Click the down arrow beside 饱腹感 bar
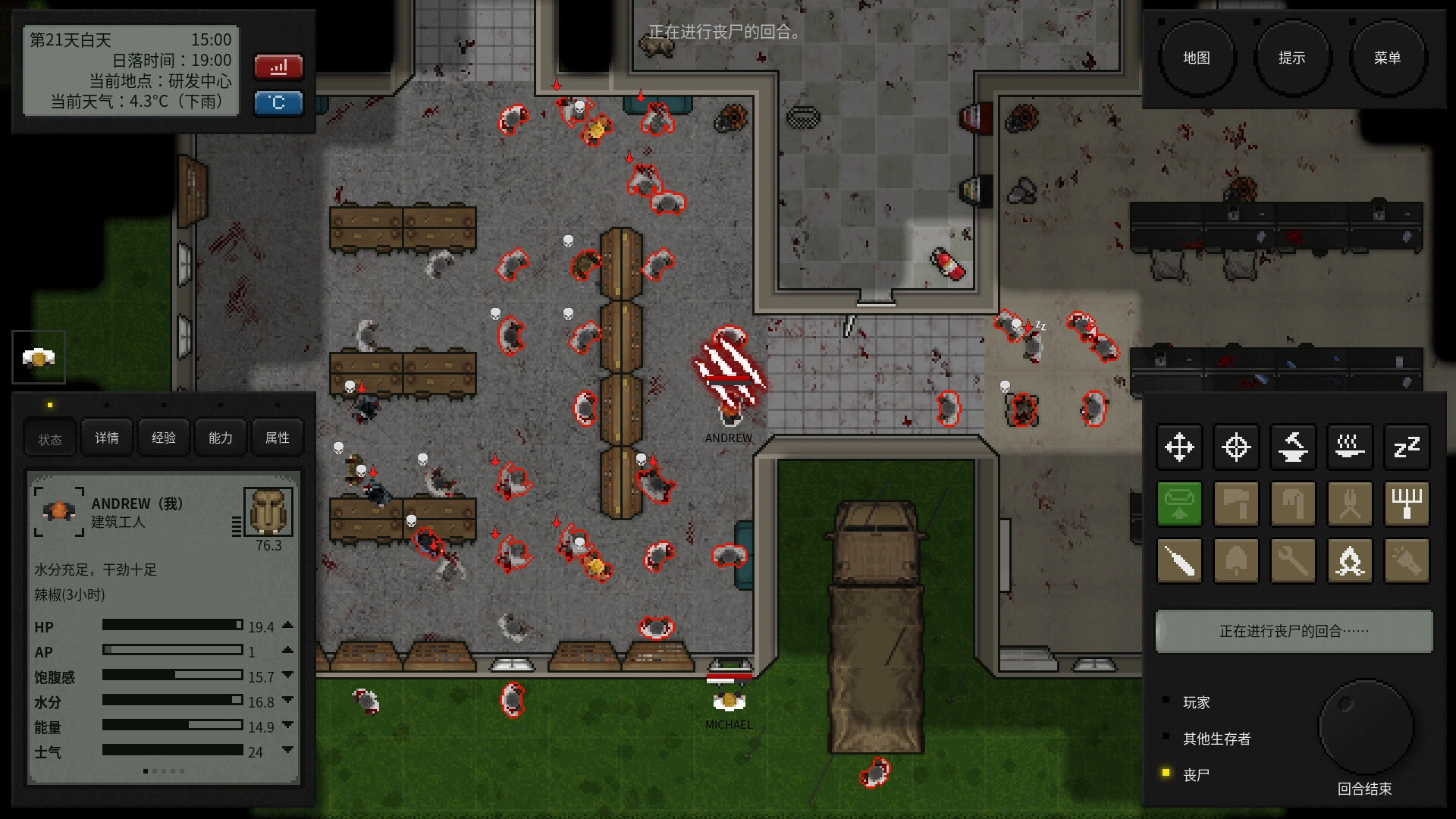 (287, 676)
